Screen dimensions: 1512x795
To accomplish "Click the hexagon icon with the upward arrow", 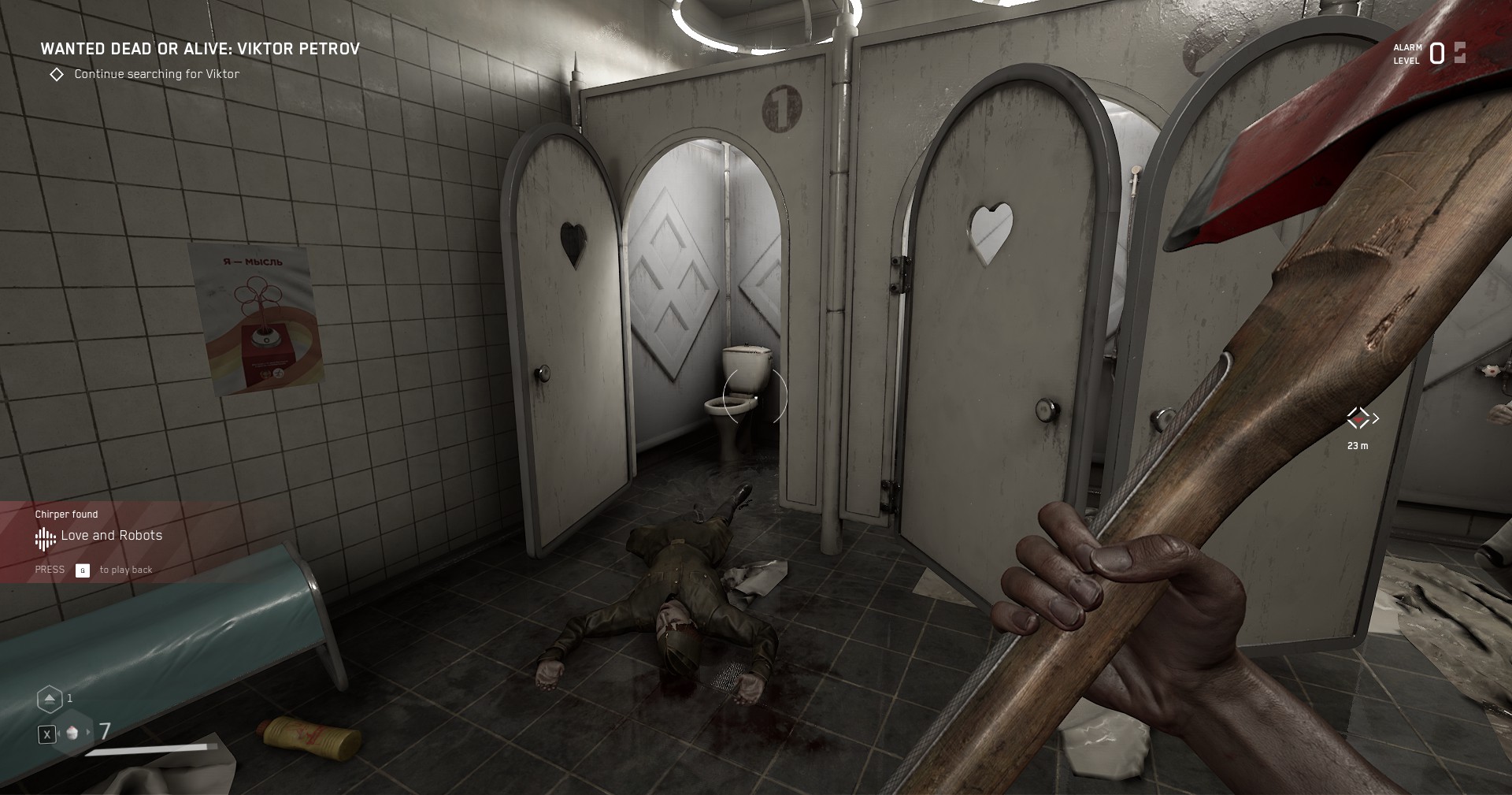I will [49, 699].
